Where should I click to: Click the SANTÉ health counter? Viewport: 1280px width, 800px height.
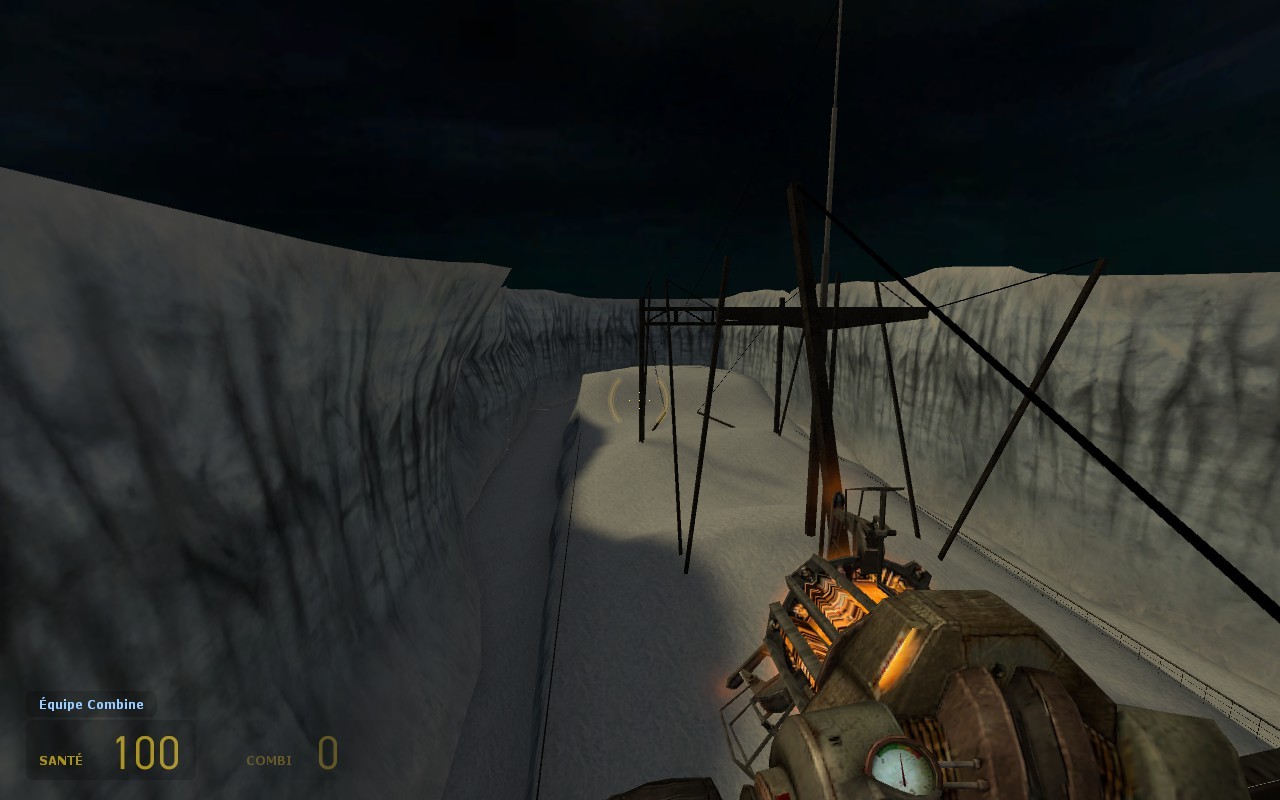point(61,759)
